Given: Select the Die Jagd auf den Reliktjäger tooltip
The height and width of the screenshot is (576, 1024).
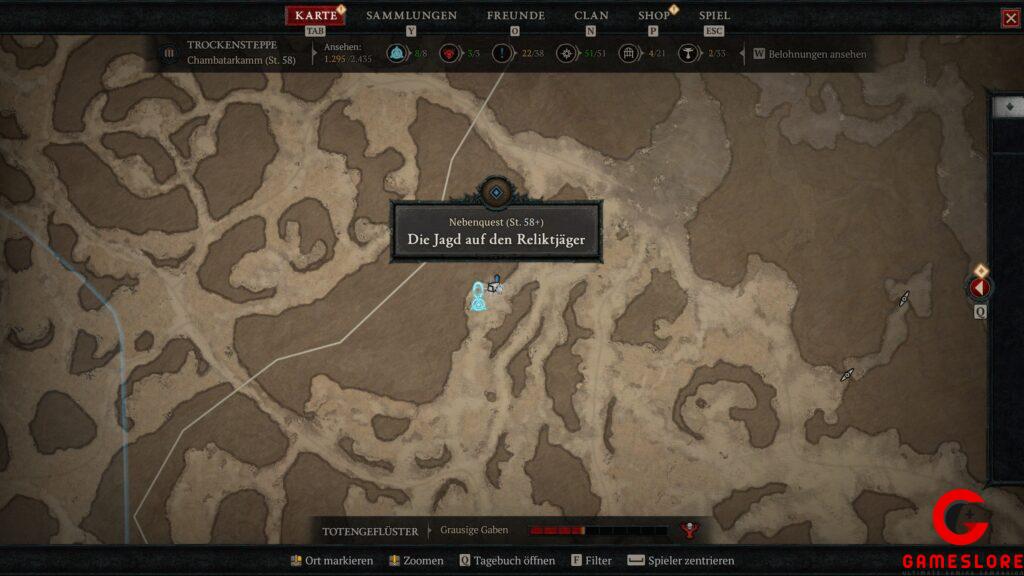Looking at the screenshot, I should [x=496, y=233].
